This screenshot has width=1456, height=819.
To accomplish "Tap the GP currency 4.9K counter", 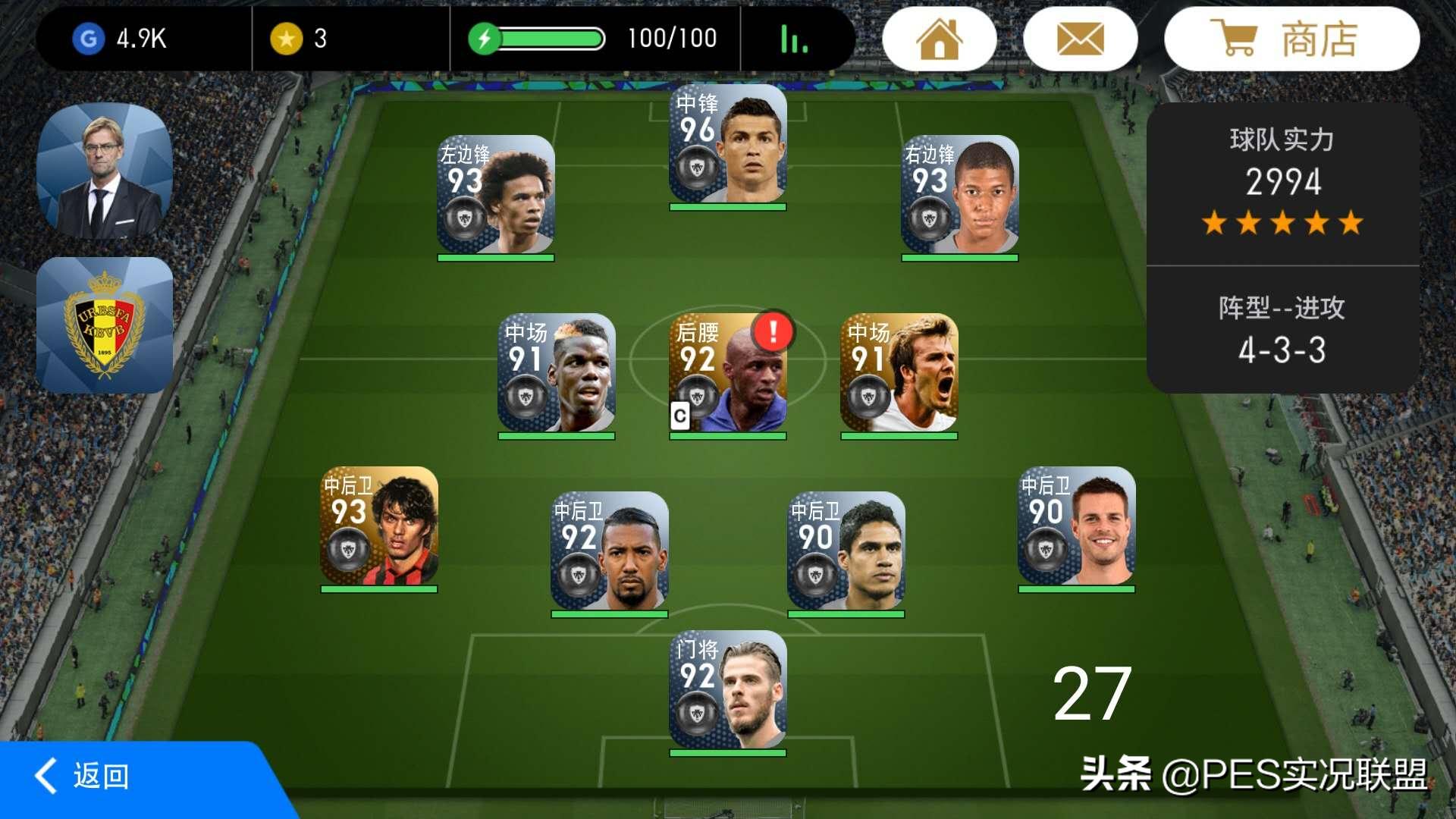I will click(121, 39).
